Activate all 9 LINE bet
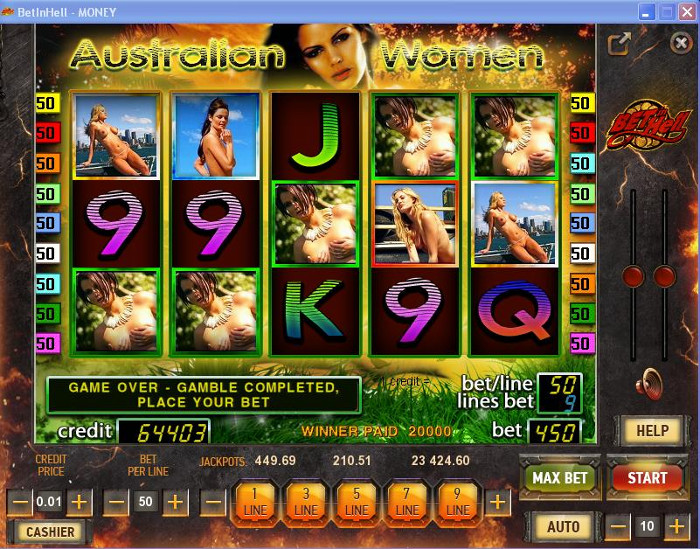This screenshot has width=700, height=549. click(457, 501)
